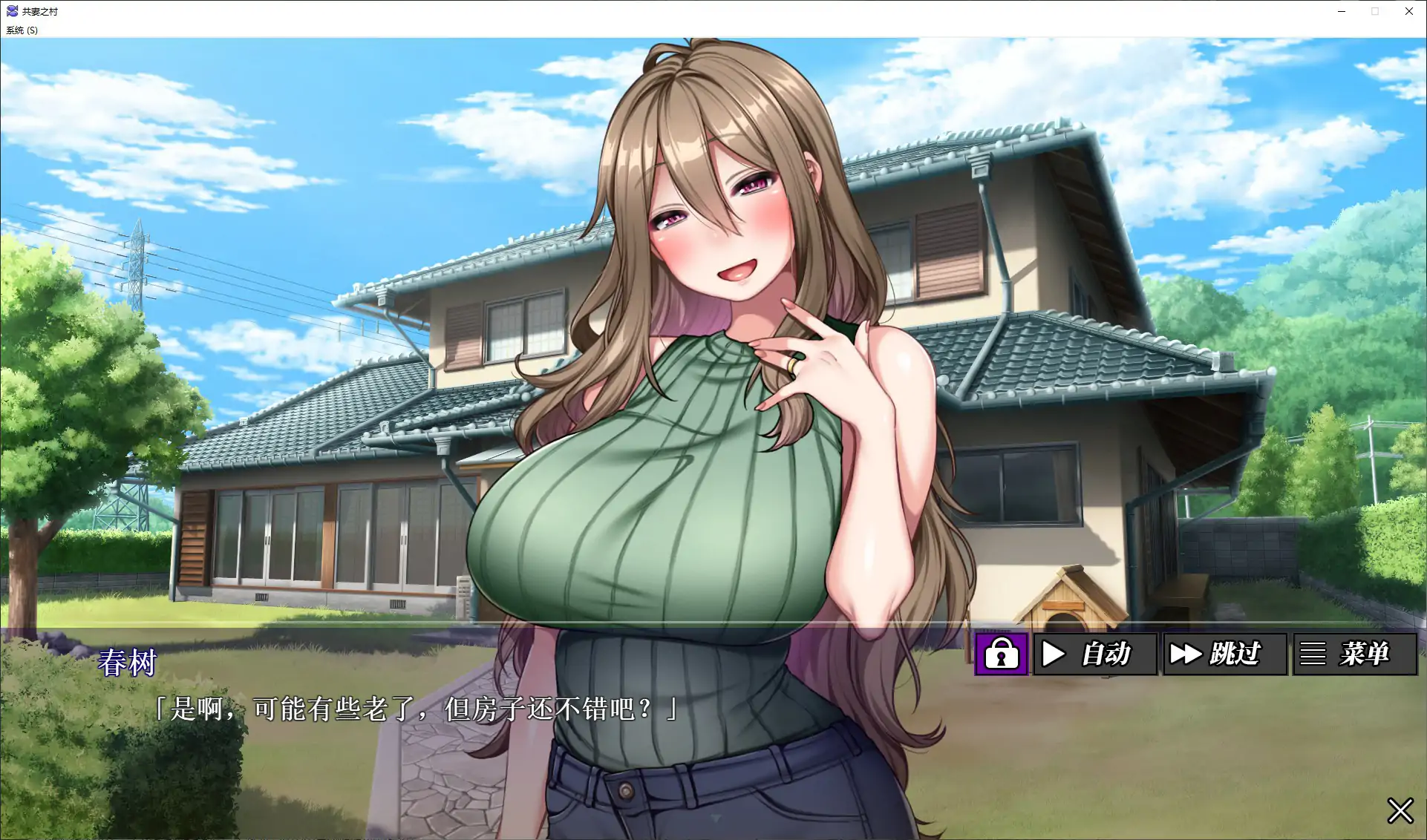
Task: Click the fast-forward icon on the 跳过 button
Action: 1185,654
